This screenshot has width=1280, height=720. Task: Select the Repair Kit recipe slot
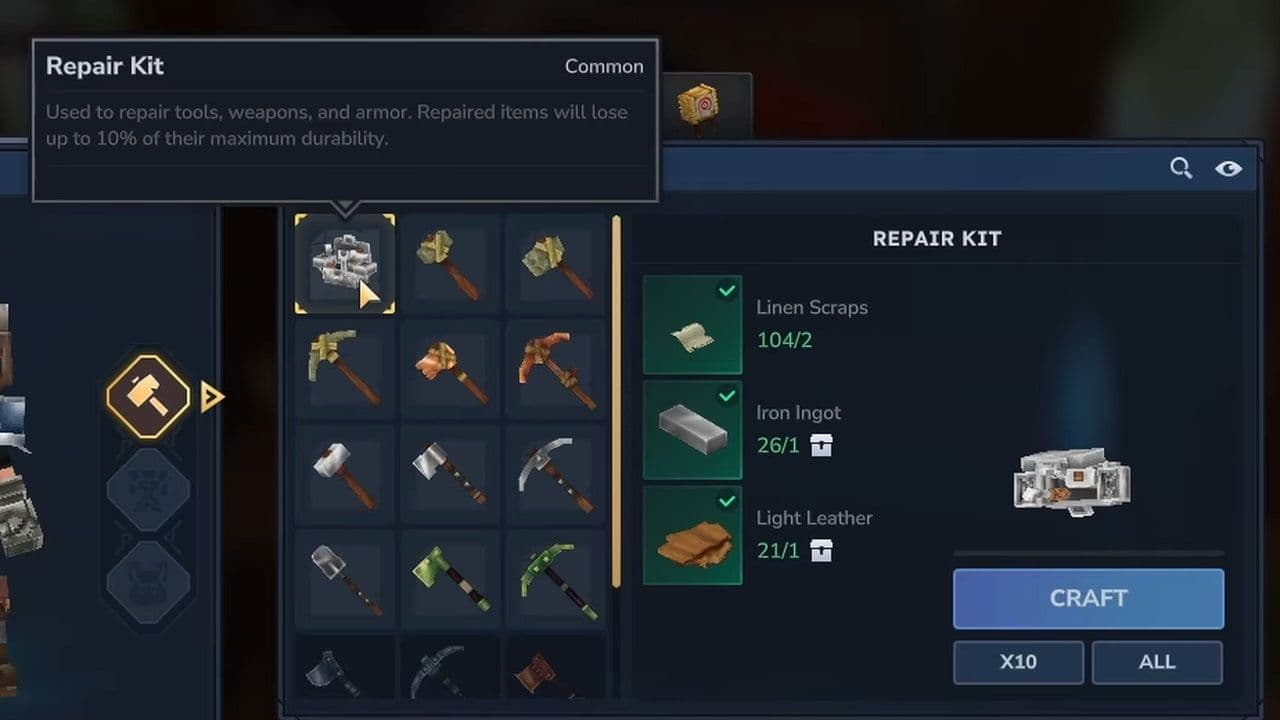[345, 263]
